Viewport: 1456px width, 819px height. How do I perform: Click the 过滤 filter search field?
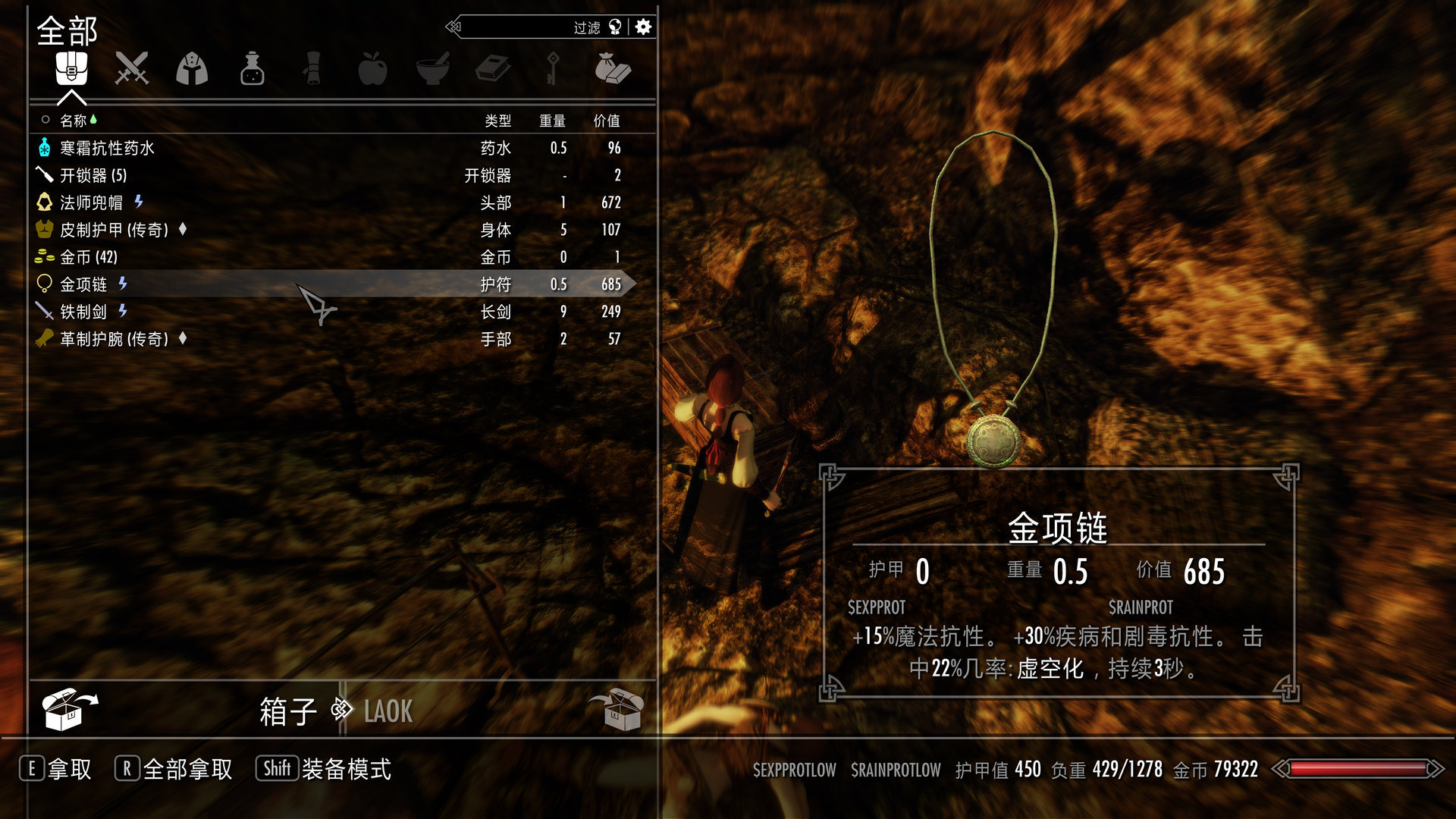[531, 27]
